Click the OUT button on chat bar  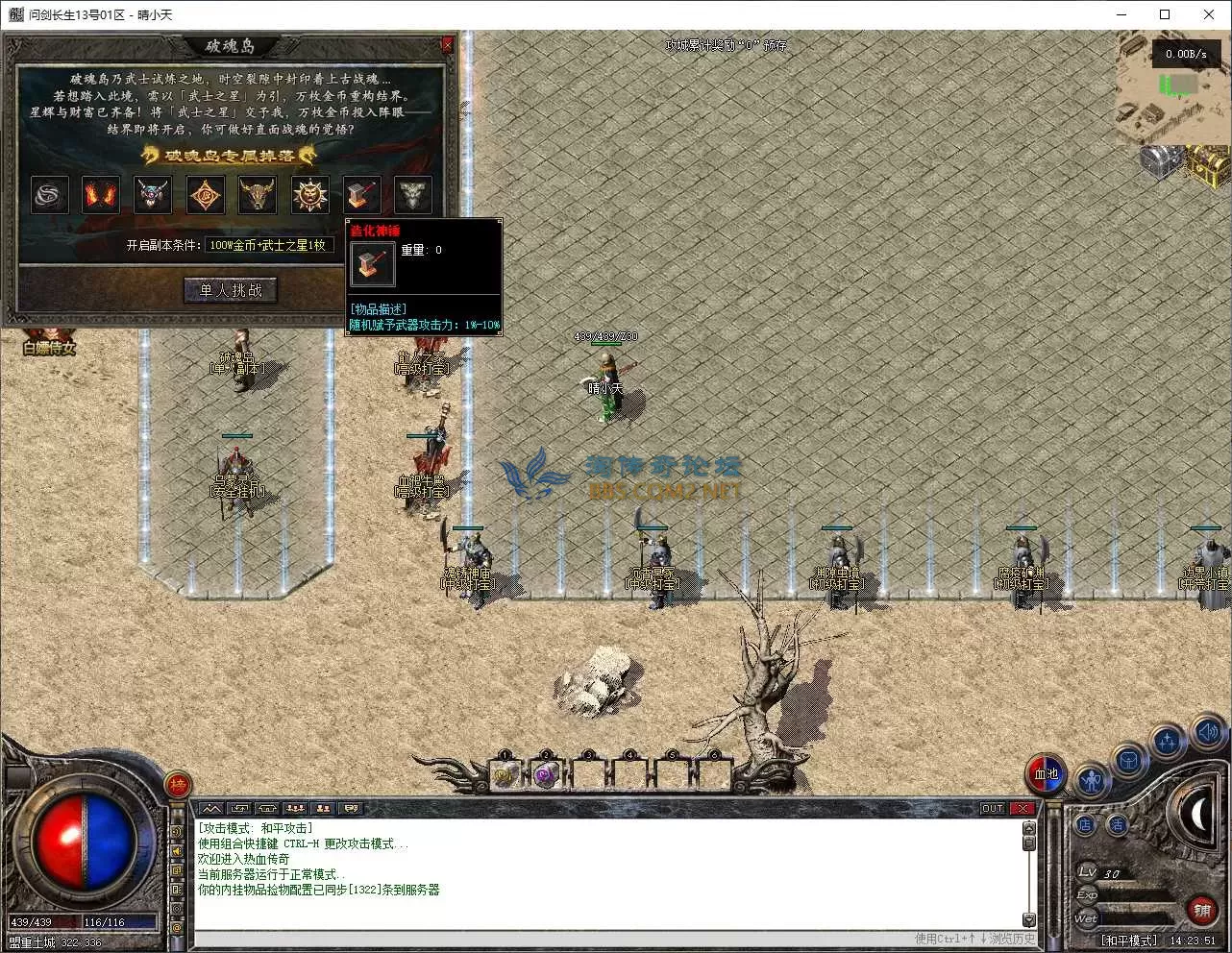pos(992,808)
